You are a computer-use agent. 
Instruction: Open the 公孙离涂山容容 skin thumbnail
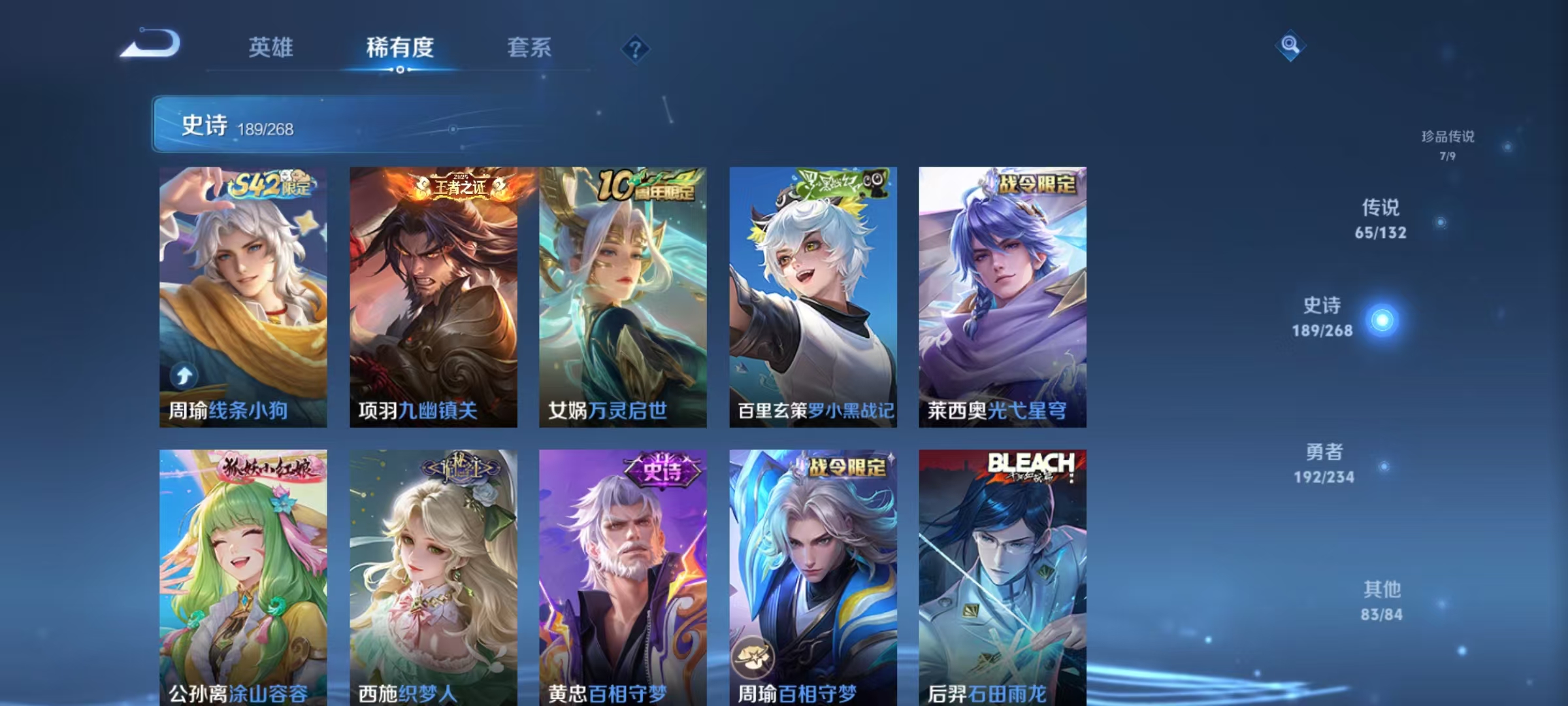click(242, 575)
